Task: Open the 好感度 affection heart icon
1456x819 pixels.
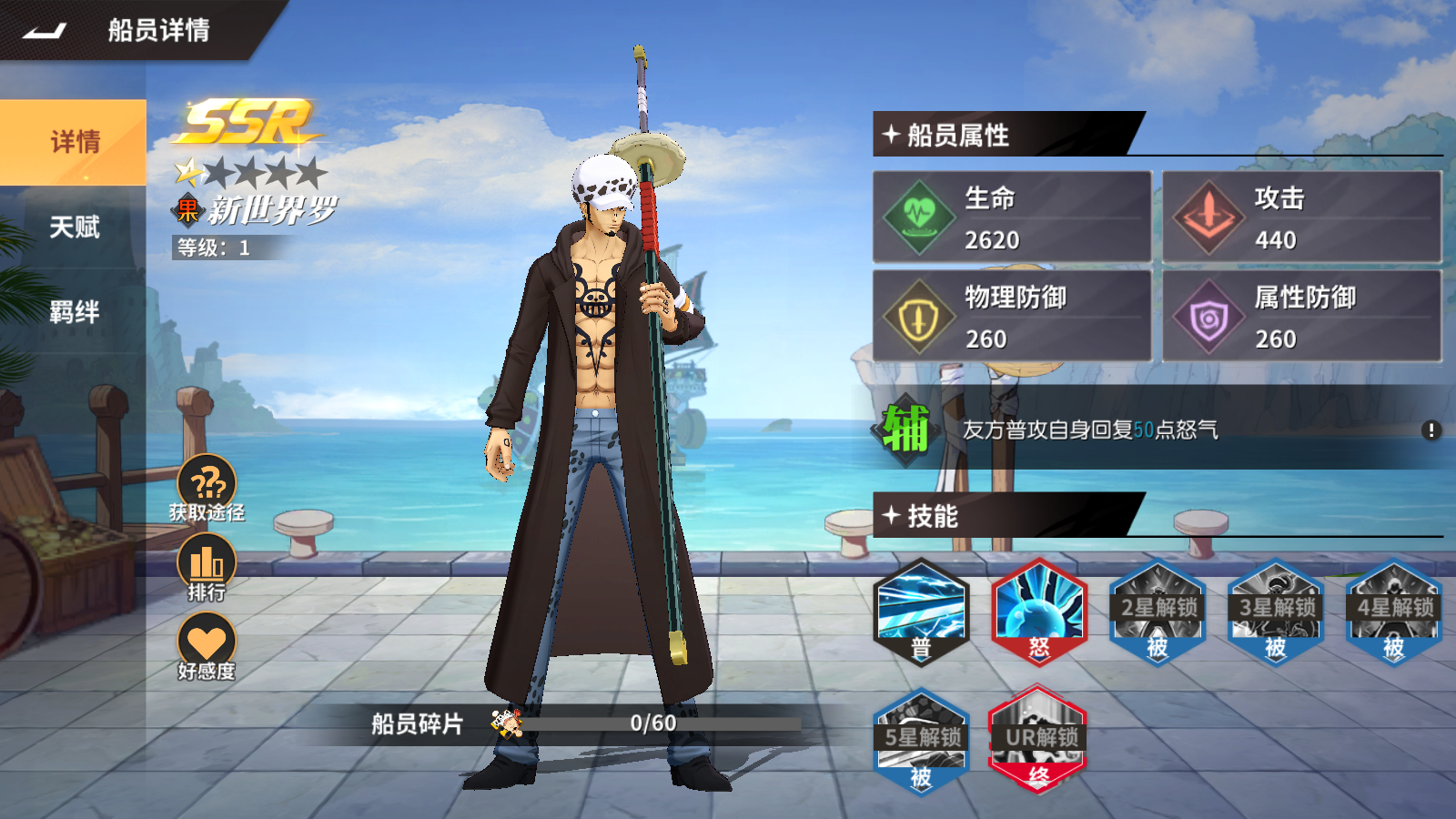Action: point(207,644)
